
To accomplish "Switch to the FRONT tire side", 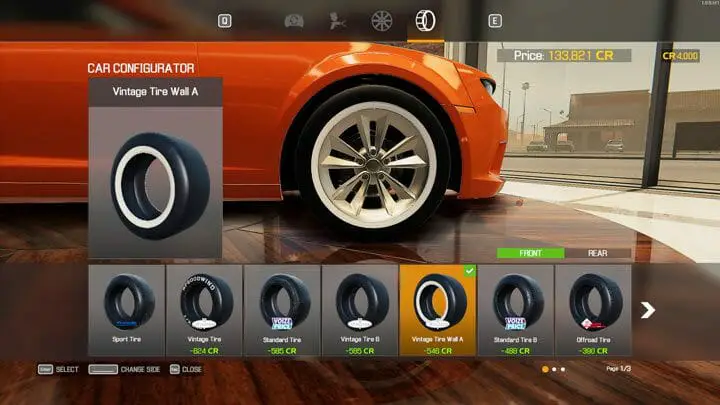I will (x=531, y=253).
